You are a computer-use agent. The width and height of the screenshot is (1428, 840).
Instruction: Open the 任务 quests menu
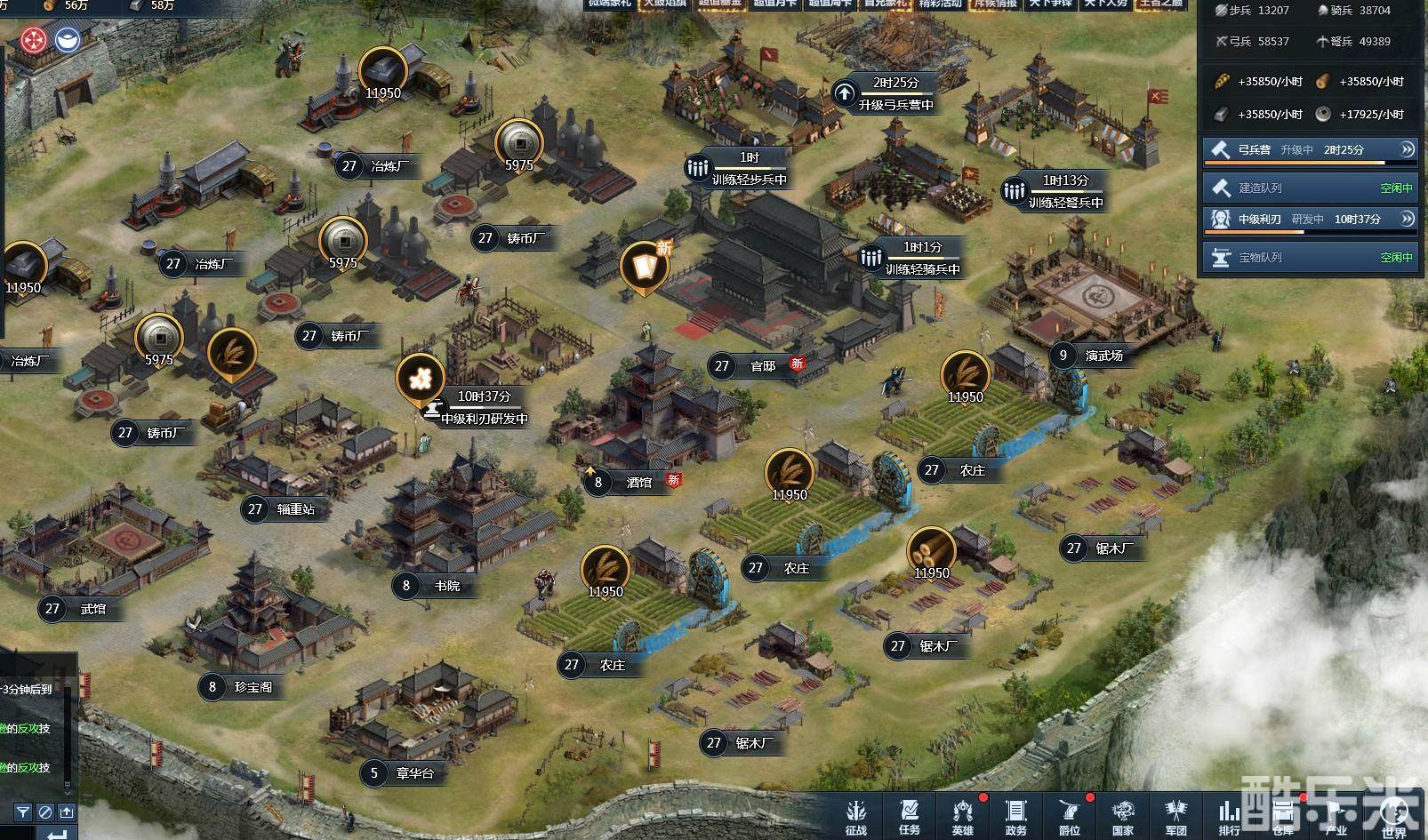point(909,816)
